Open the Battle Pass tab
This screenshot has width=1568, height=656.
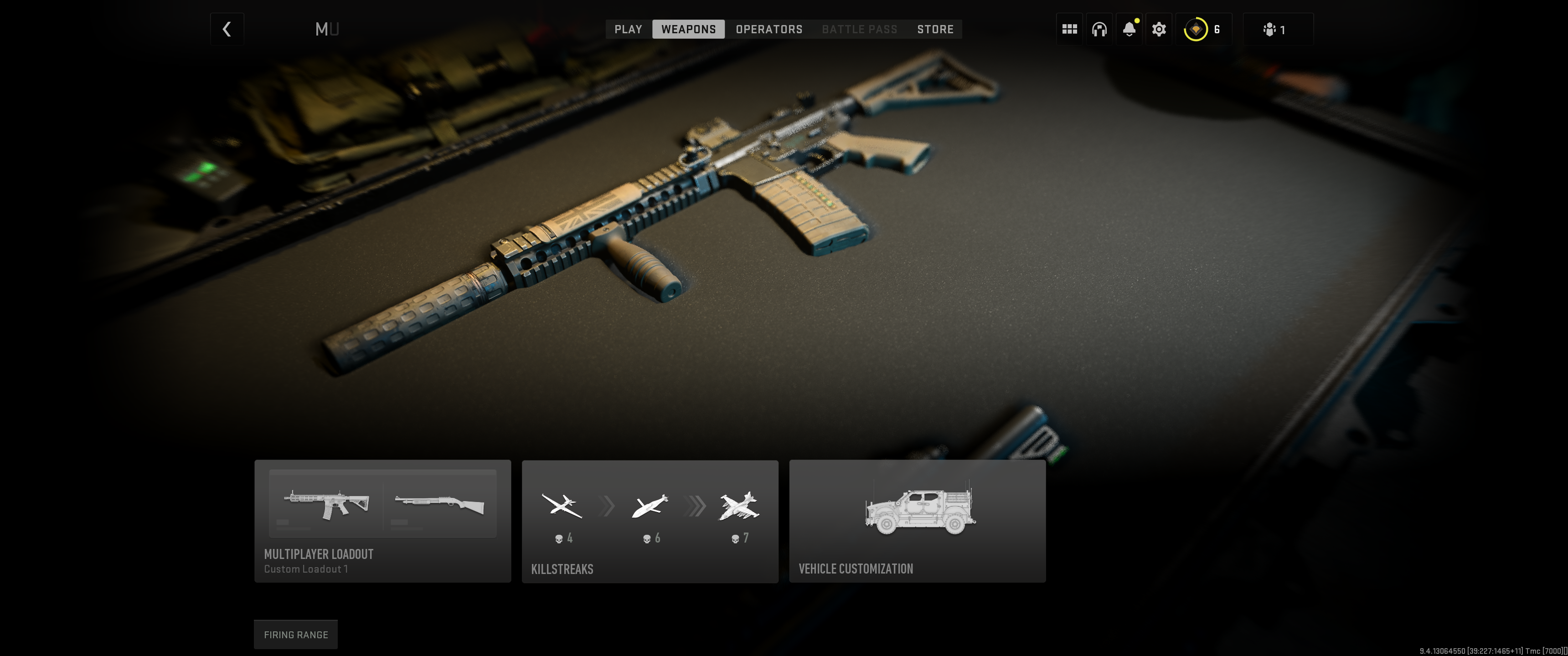(x=859, y=29)
